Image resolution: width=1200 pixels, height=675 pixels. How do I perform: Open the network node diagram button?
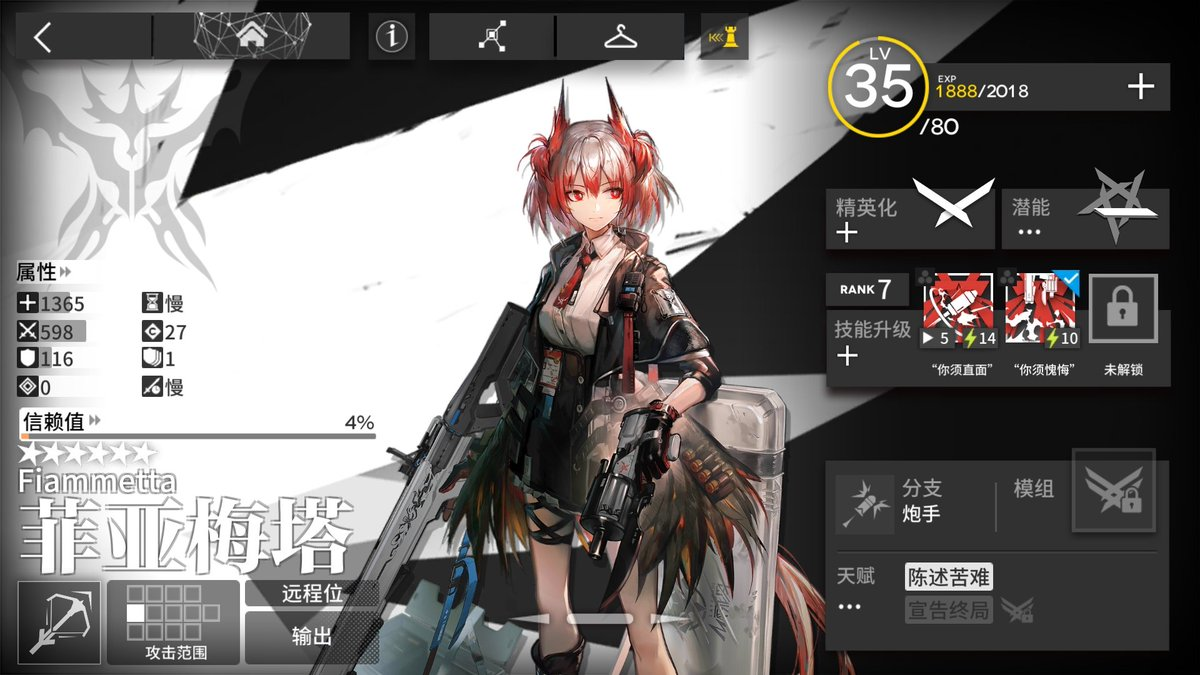pyautogui.click(x=492, y=38)
